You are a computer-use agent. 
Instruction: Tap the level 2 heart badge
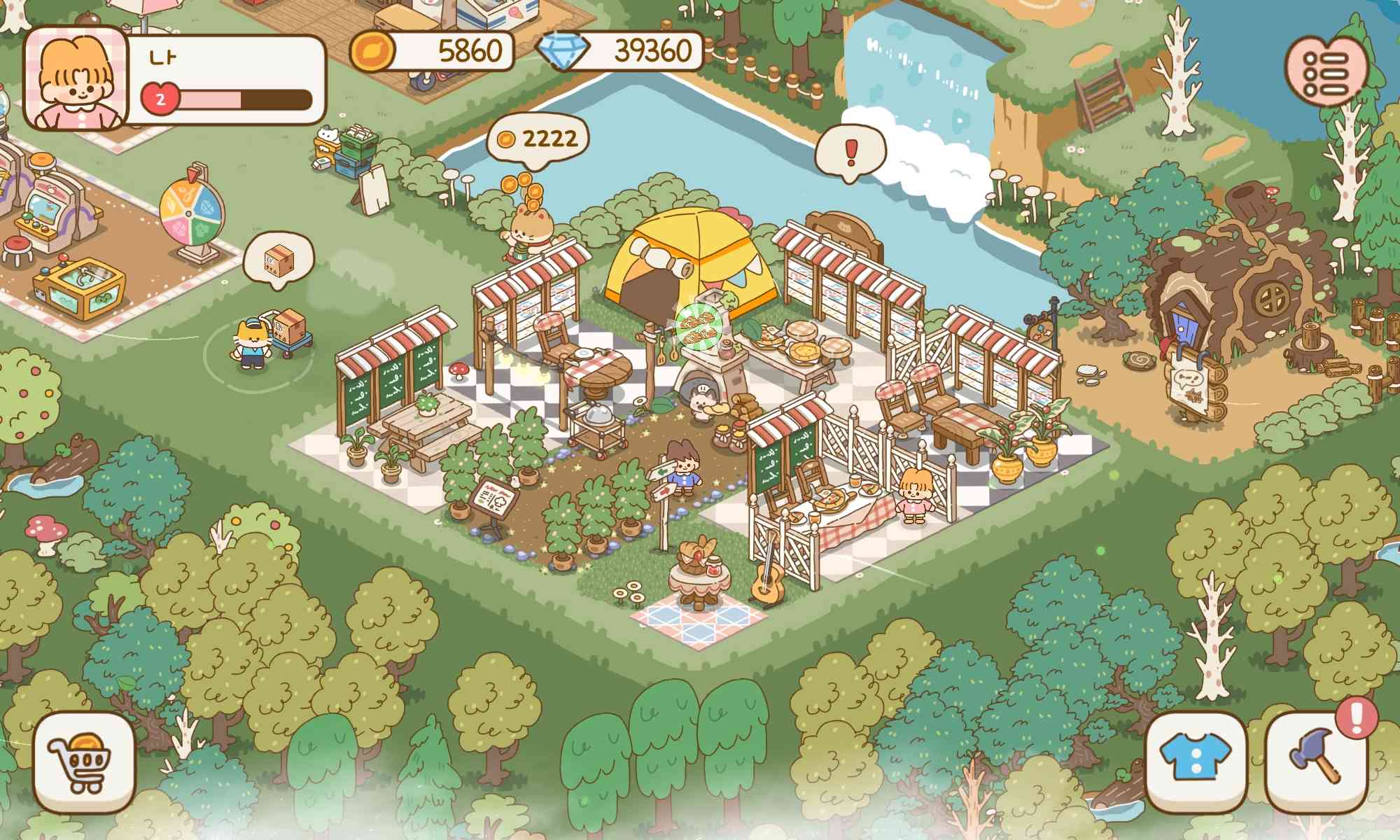tap(160, 98)
